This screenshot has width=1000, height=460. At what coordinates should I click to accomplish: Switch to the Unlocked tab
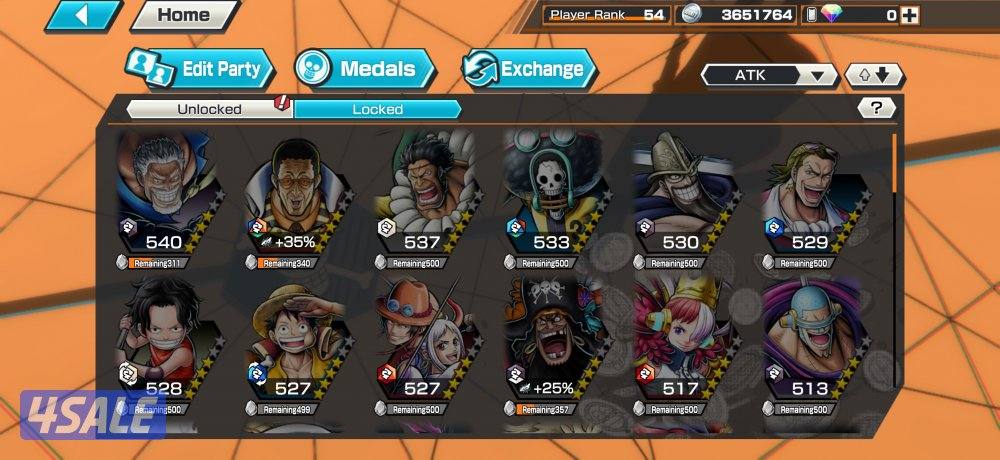tap(210, 109)
